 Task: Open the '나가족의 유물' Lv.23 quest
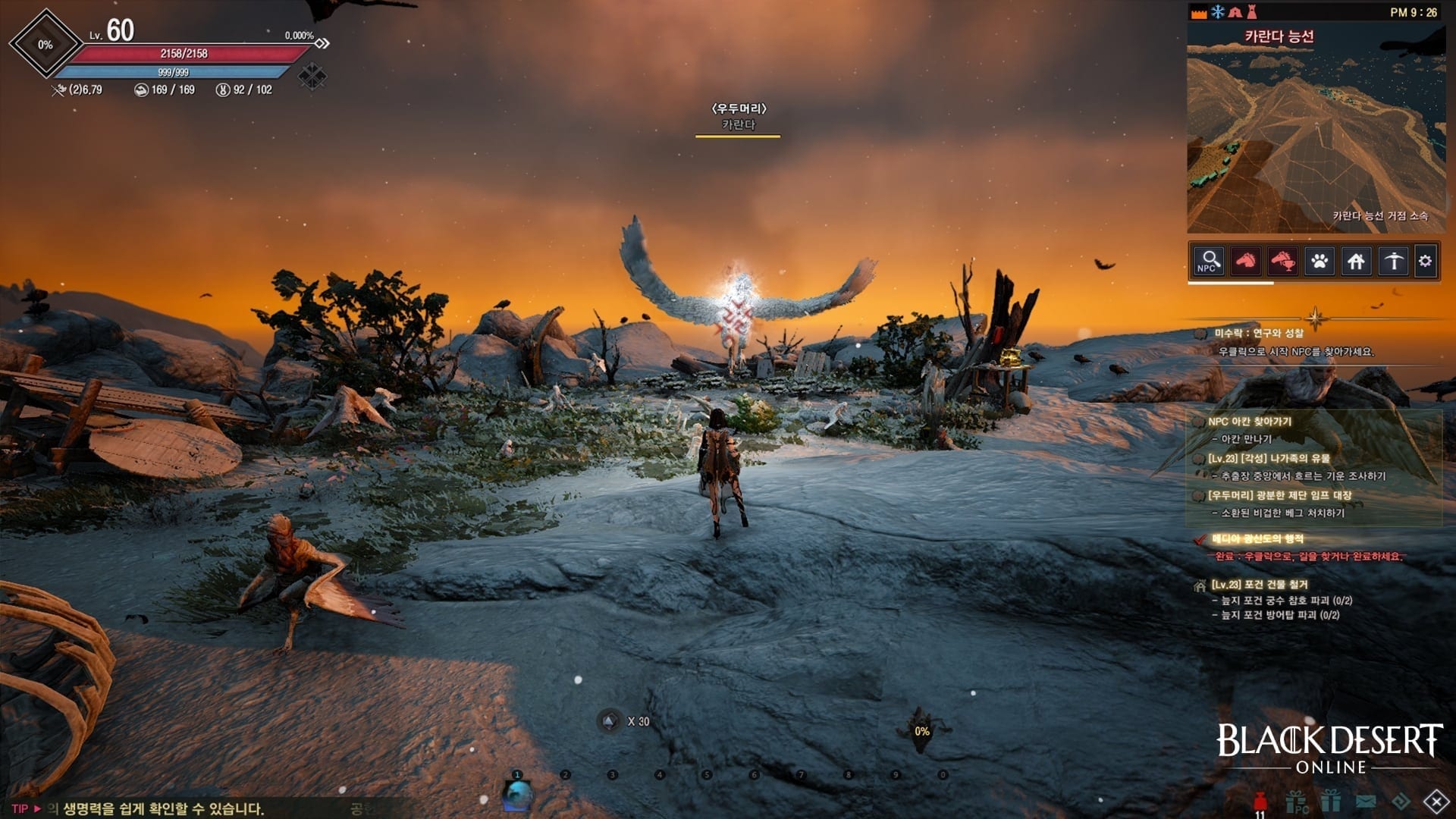pyautogui.click(x=1268, y=459)
